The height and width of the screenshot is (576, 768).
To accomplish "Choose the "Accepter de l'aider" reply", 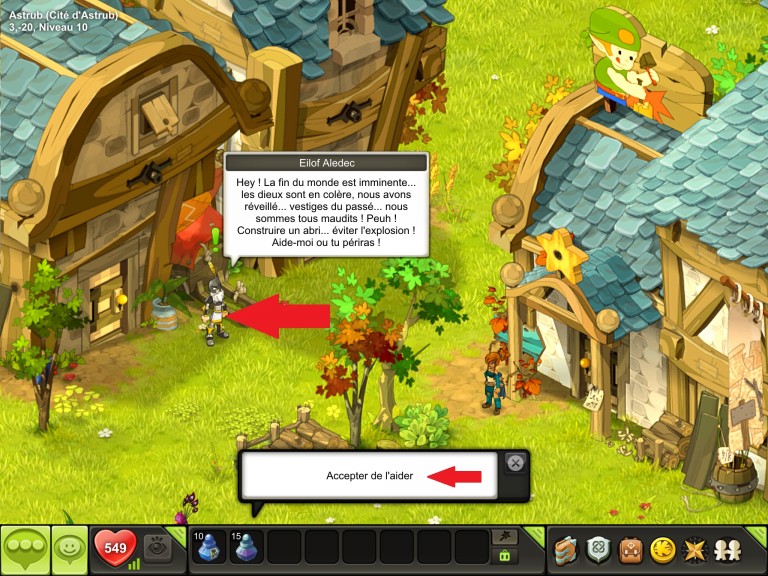I will [369, 476].
